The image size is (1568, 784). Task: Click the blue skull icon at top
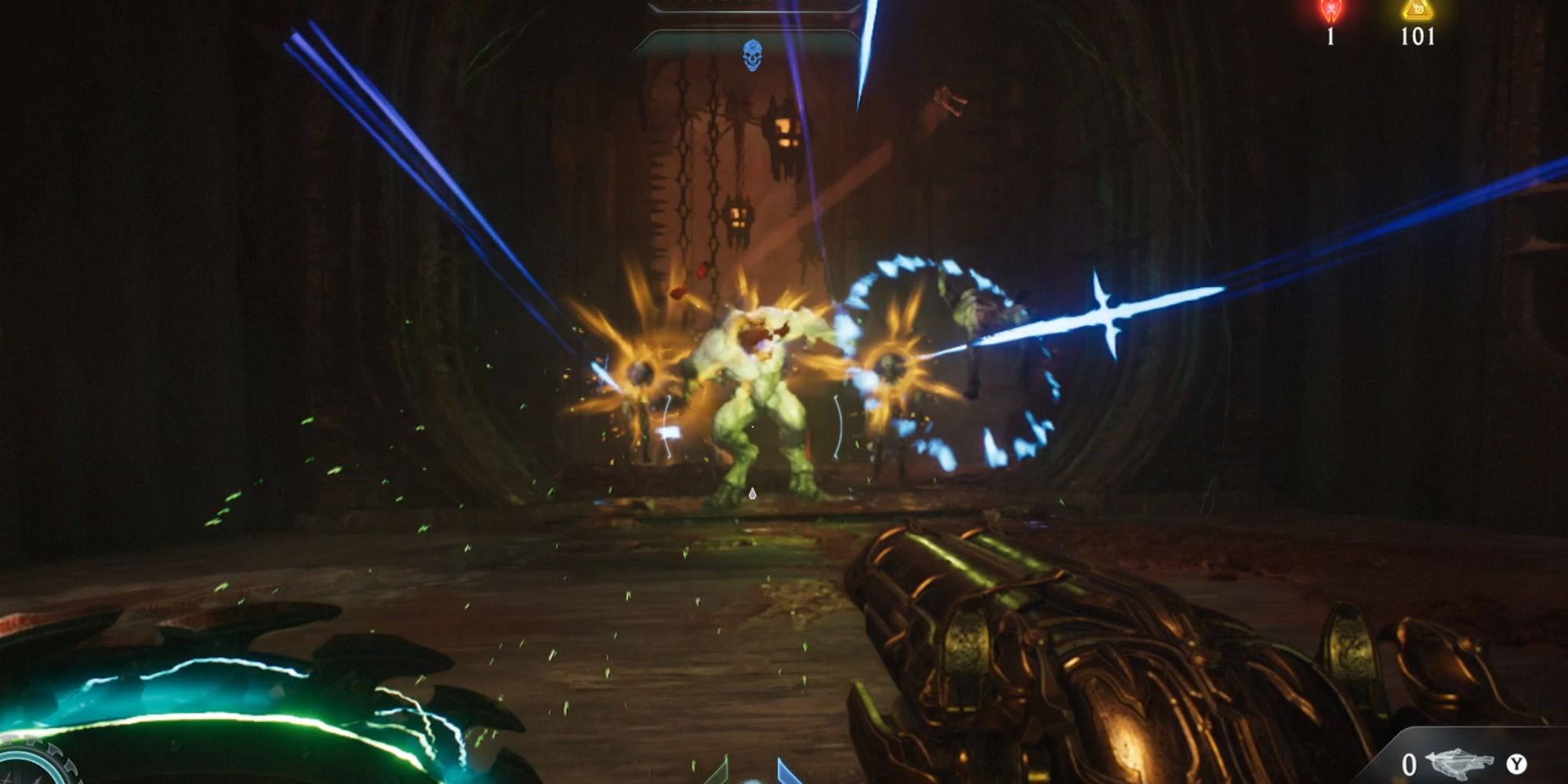[x=752, y=55]
